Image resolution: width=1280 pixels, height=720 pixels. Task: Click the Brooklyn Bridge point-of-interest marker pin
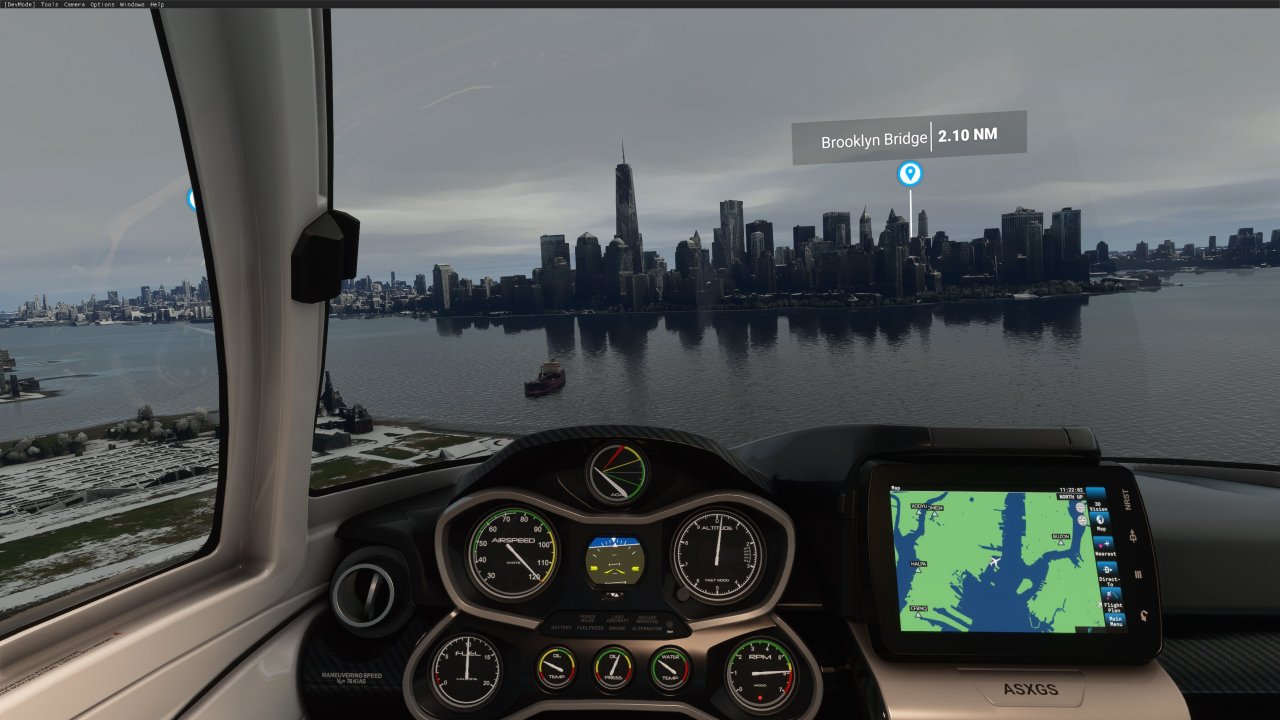point(909,174)
